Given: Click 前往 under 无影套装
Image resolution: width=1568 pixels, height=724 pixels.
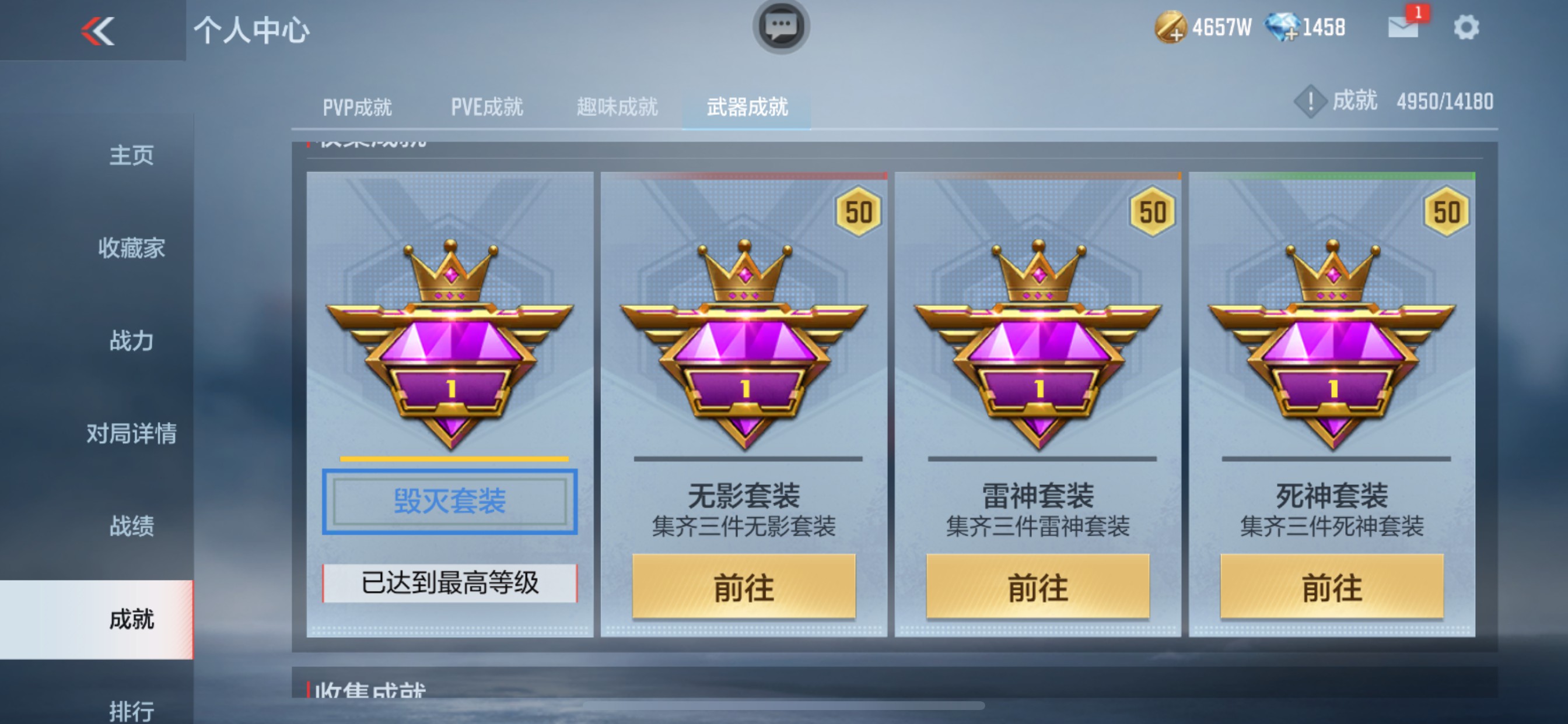Looking at the screenshot, I should (745, 587).
